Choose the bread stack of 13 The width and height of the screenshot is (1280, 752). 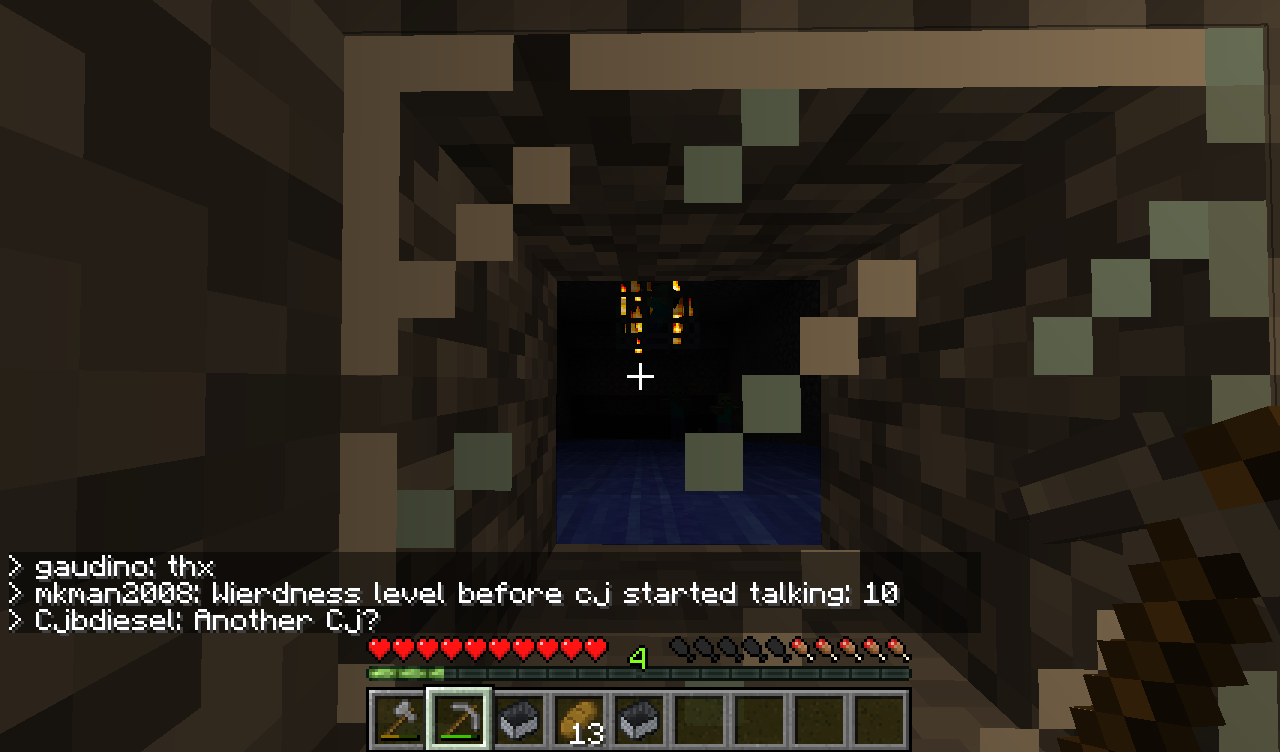tap(580, 718)
